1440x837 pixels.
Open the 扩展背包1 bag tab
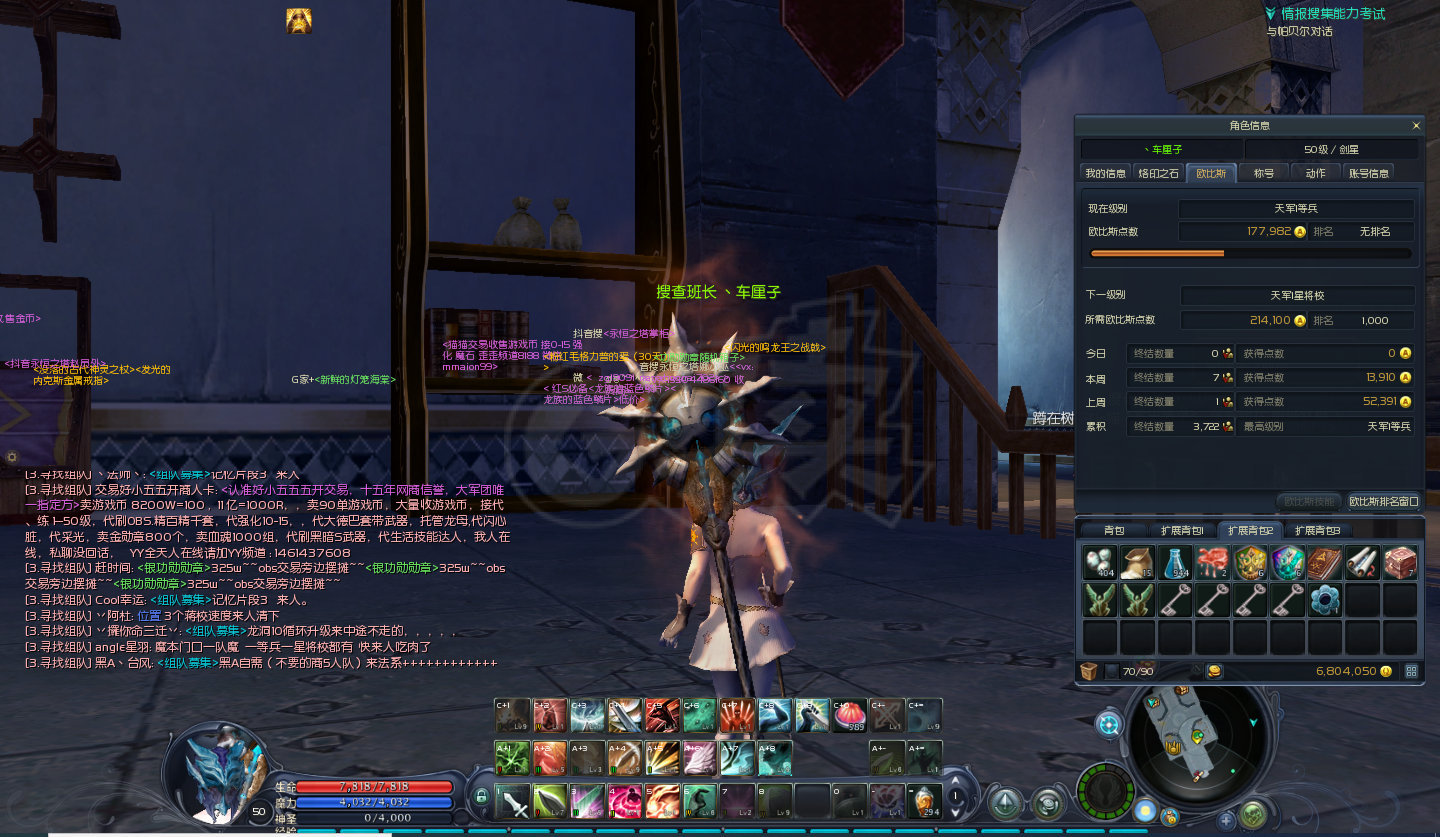(x=1181, y=530)
